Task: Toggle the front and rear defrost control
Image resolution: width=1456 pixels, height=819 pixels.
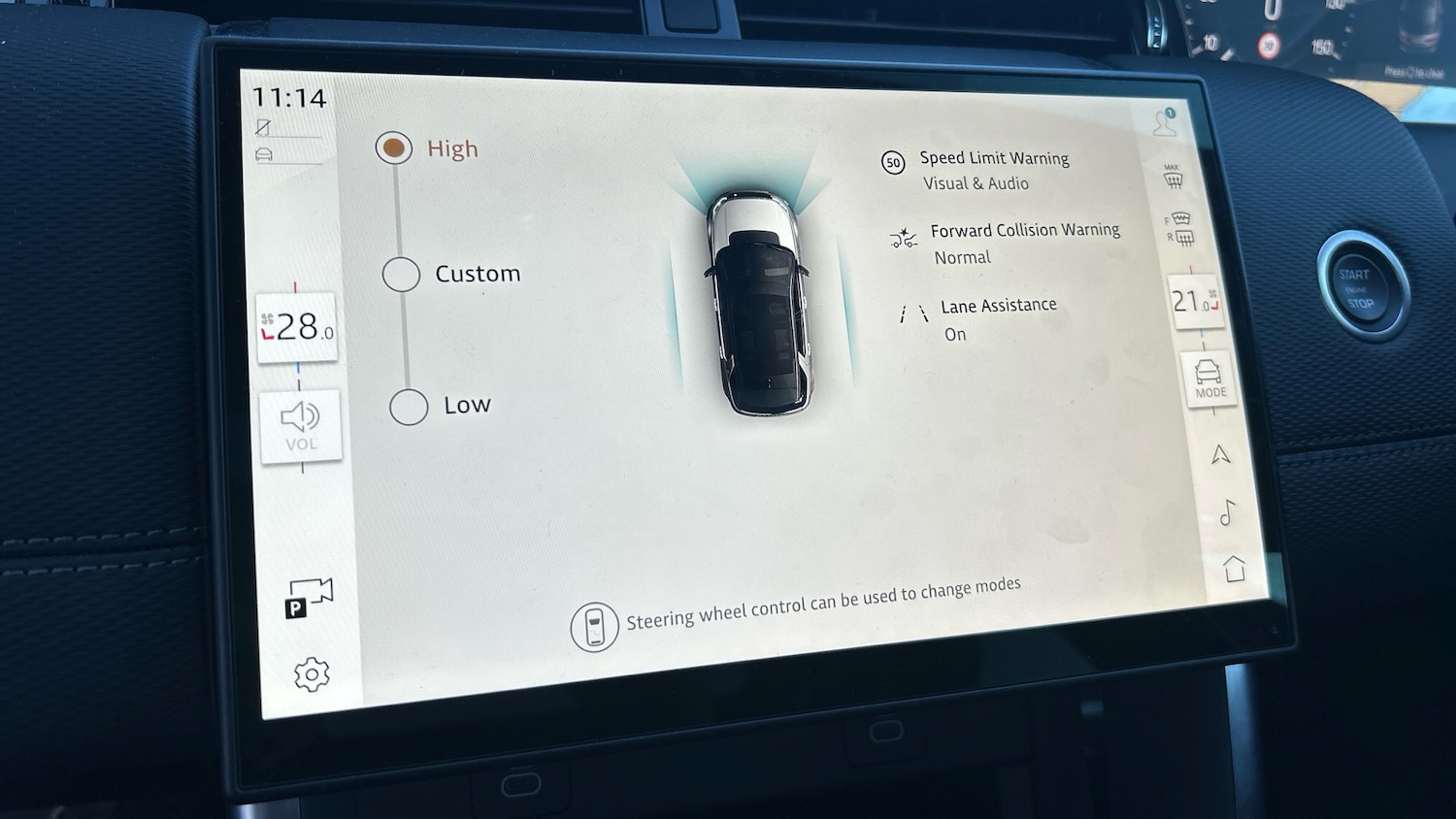Action: coord(1179,228)
